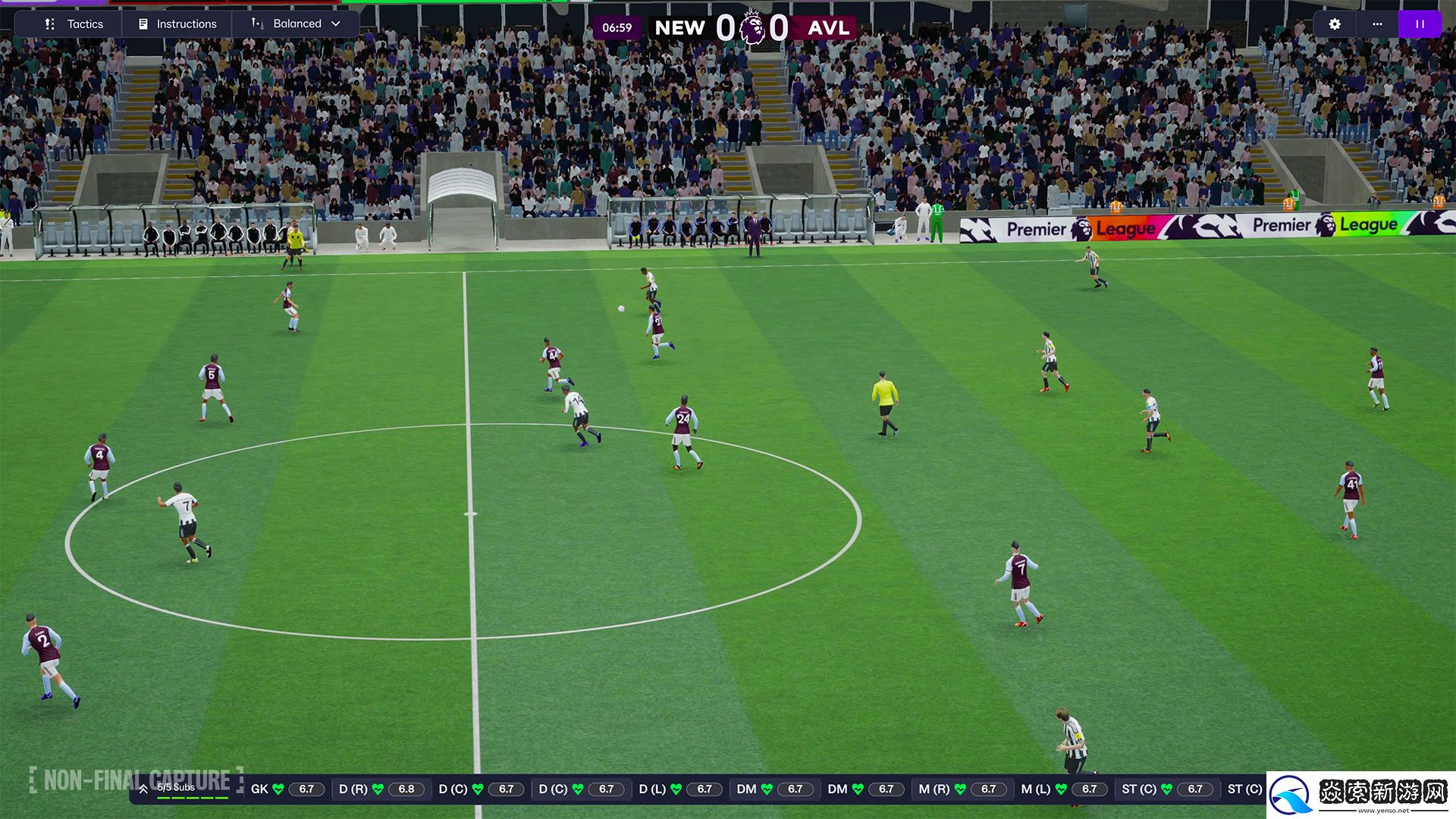Open the Tactics panel
The image size is (1456, 819).
pos(74,24)
